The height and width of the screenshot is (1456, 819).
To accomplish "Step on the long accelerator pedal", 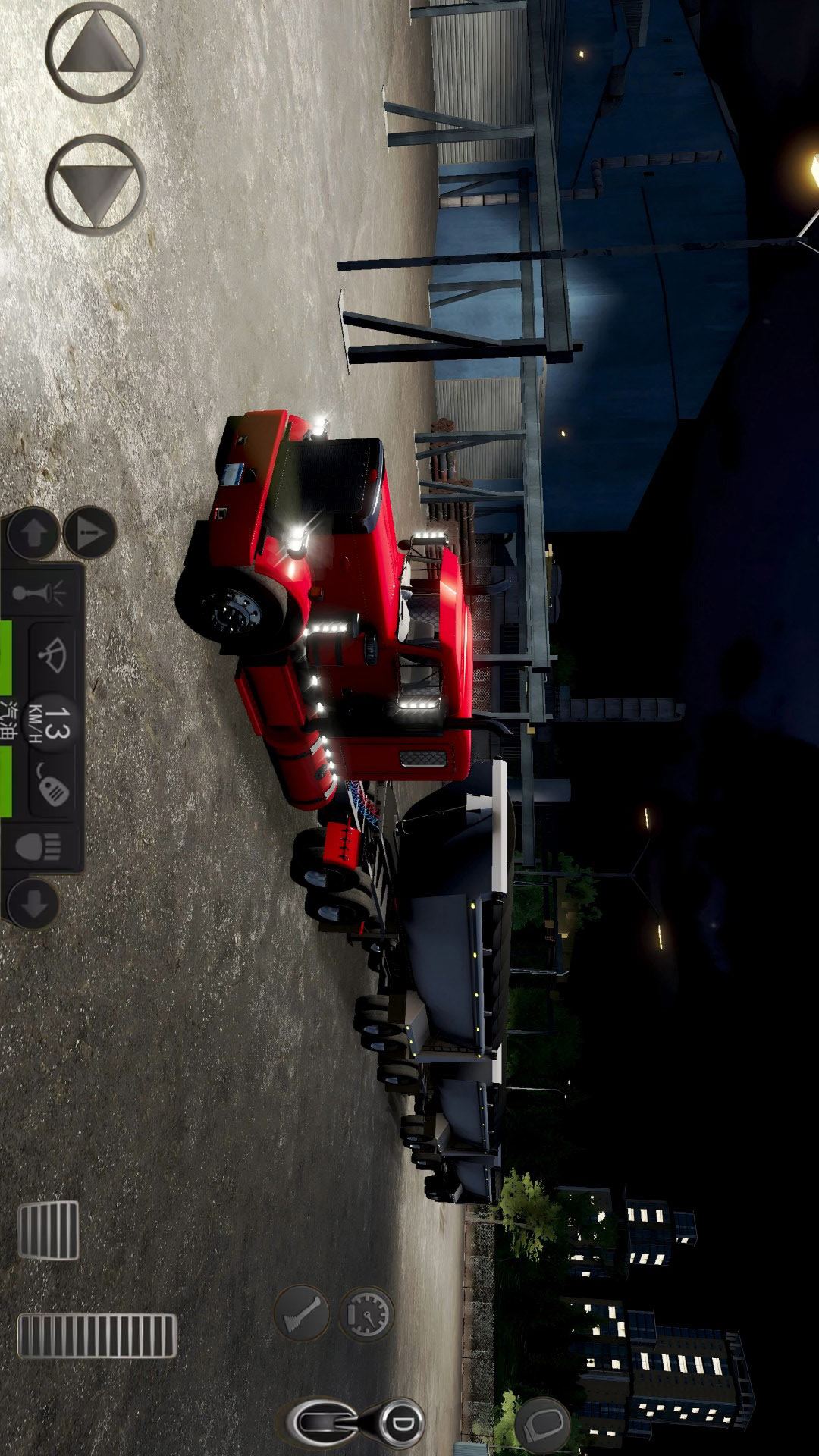I will click(x=97, y=1336).
